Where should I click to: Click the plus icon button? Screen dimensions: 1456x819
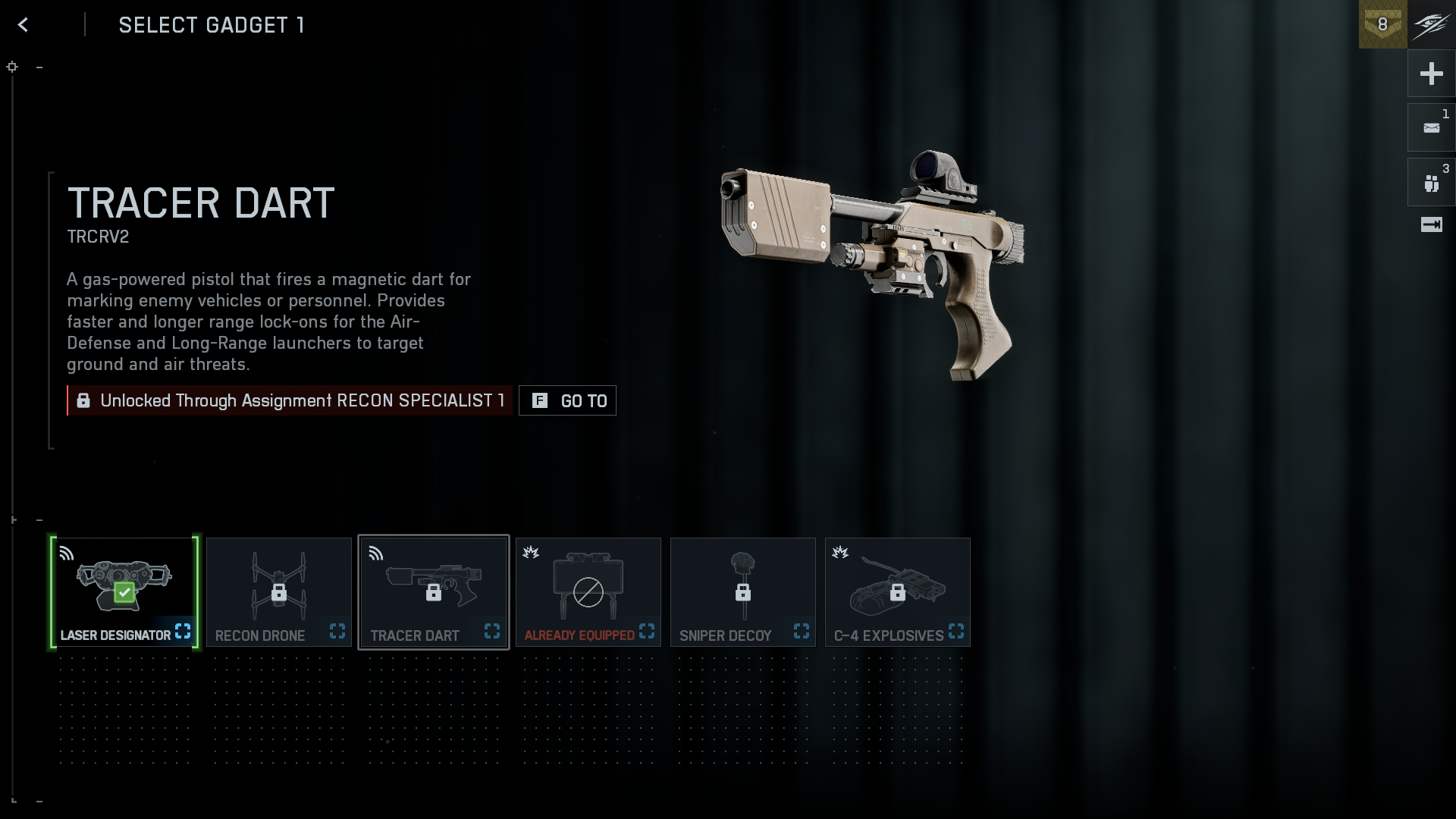coord(1431,74)
